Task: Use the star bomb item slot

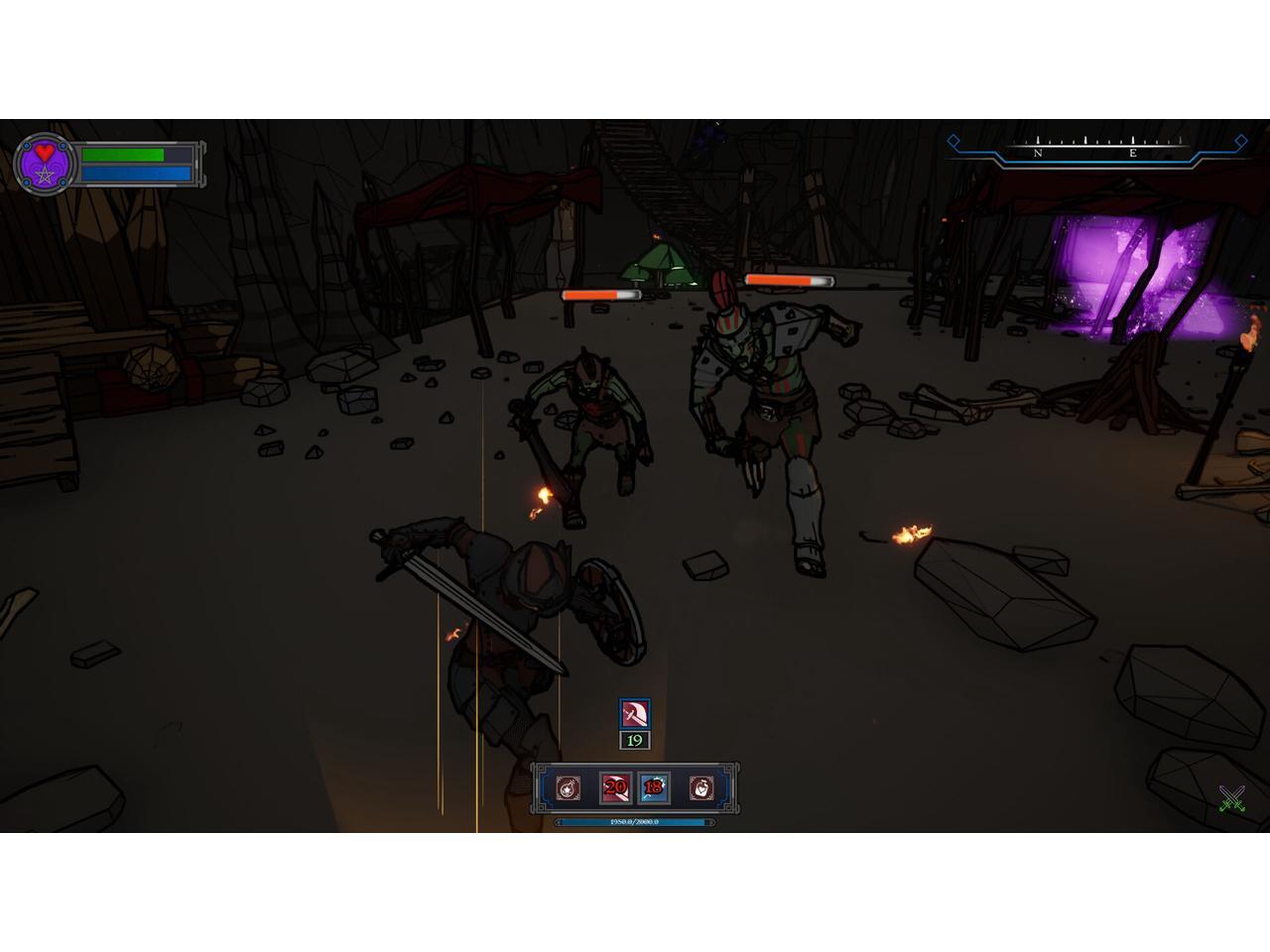Action: point(569,788)
